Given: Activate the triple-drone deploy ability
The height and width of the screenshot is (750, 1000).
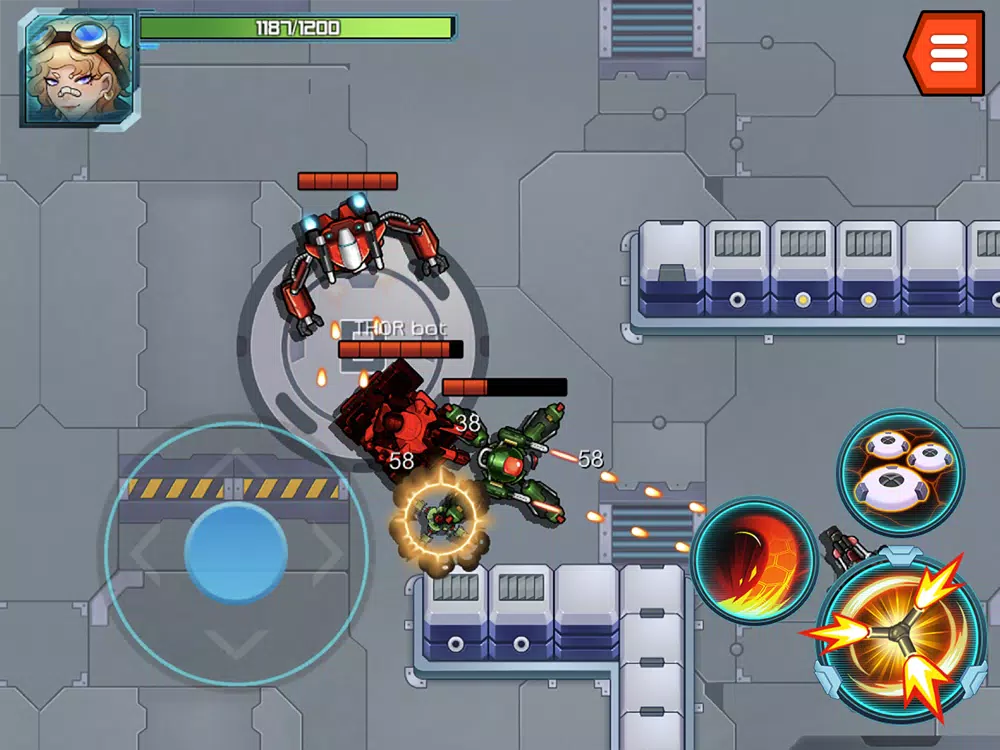Looking at the screenshot, I should pos(900,472).
